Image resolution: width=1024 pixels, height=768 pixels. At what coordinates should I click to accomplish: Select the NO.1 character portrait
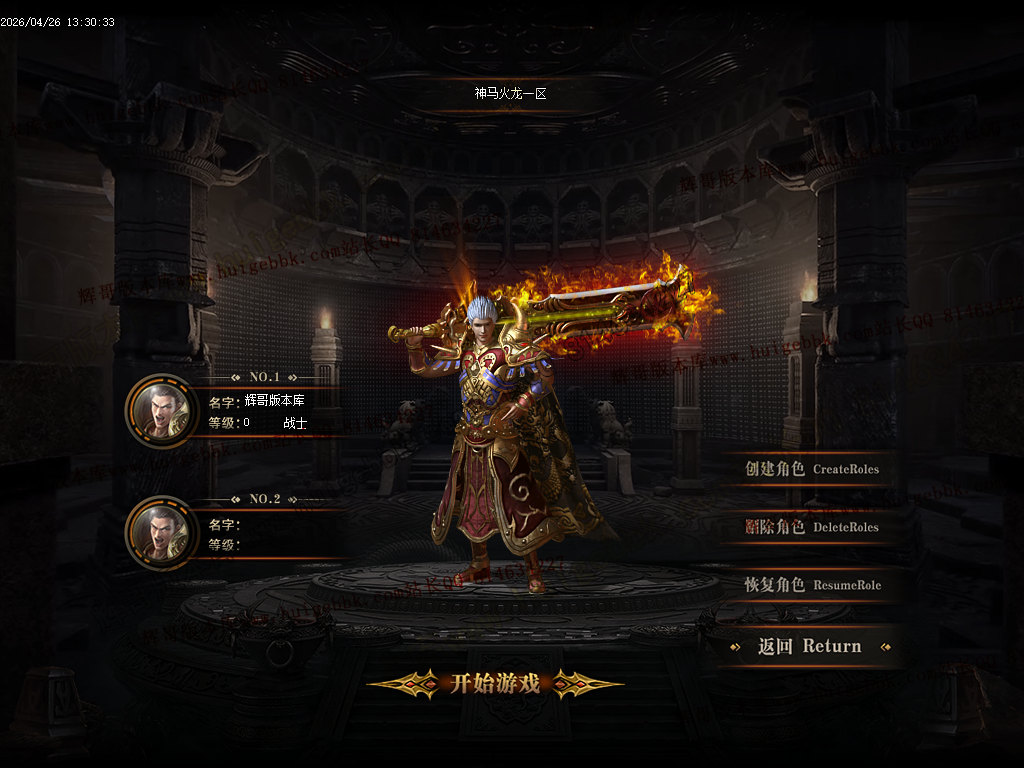point(161,410)
